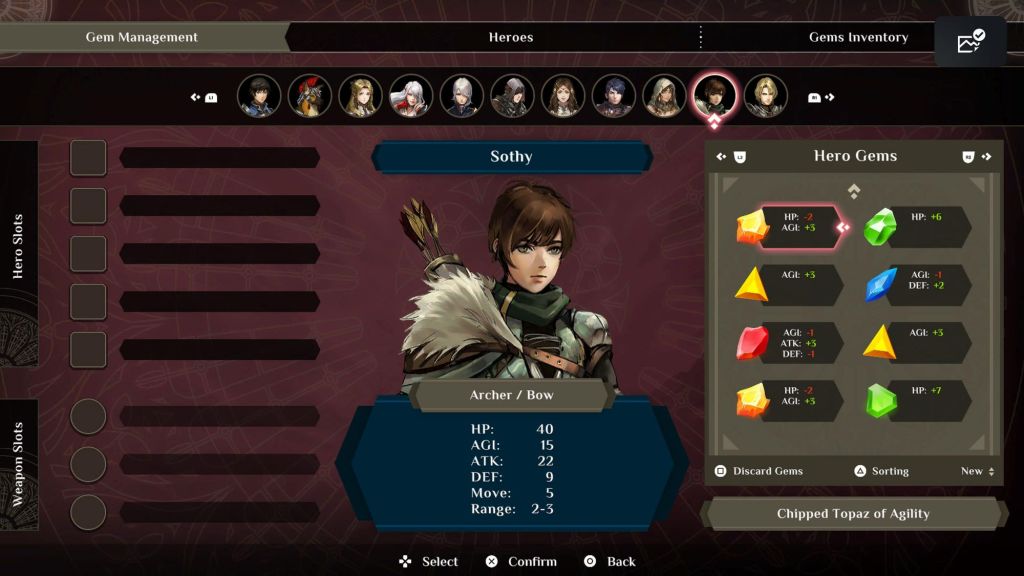Choose the white-haired hero with red accents portrait
Viewport: 1024px width, 576px height.
click(411, 96)
